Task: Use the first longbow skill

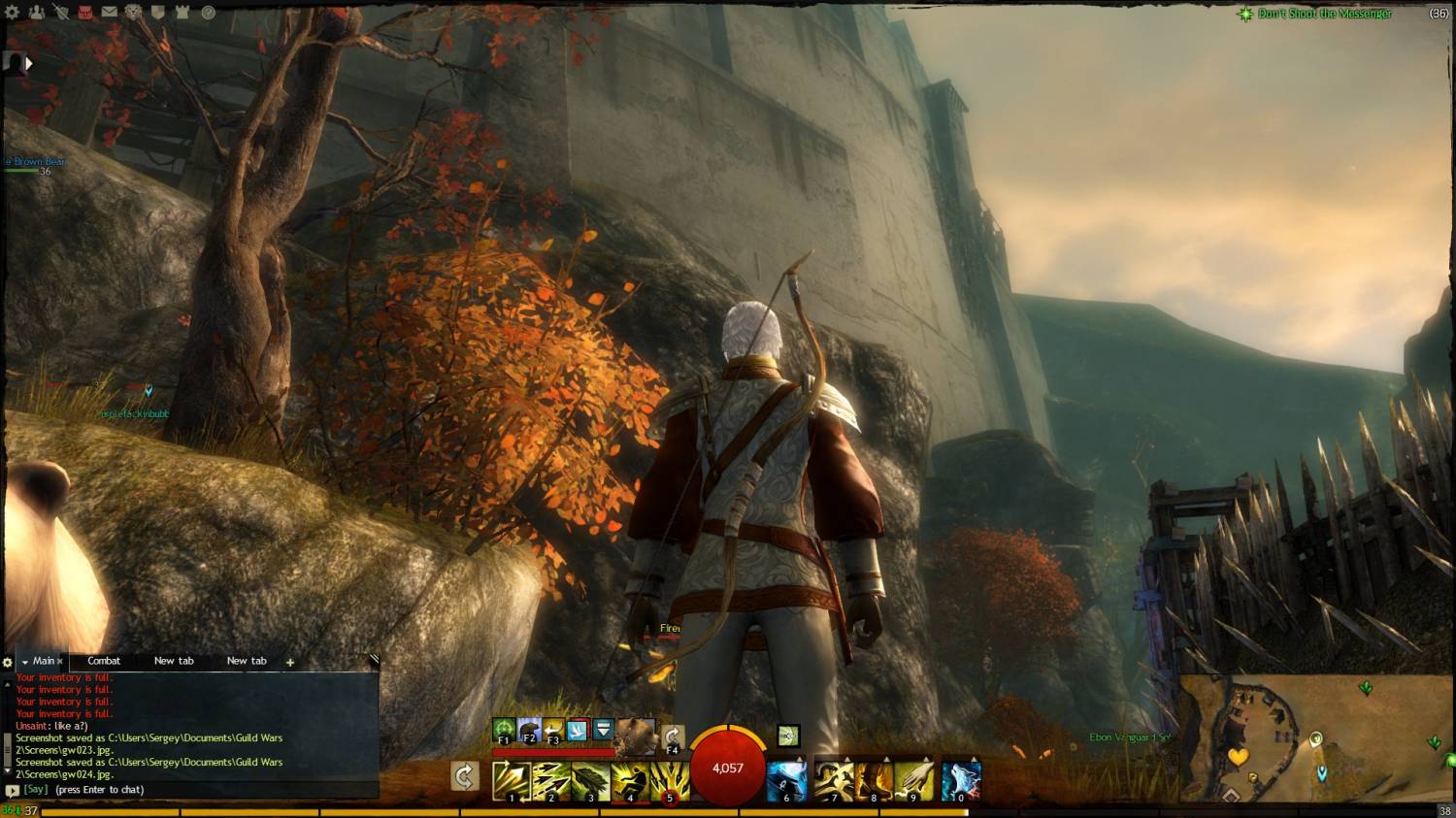Action: click(511, 781)
